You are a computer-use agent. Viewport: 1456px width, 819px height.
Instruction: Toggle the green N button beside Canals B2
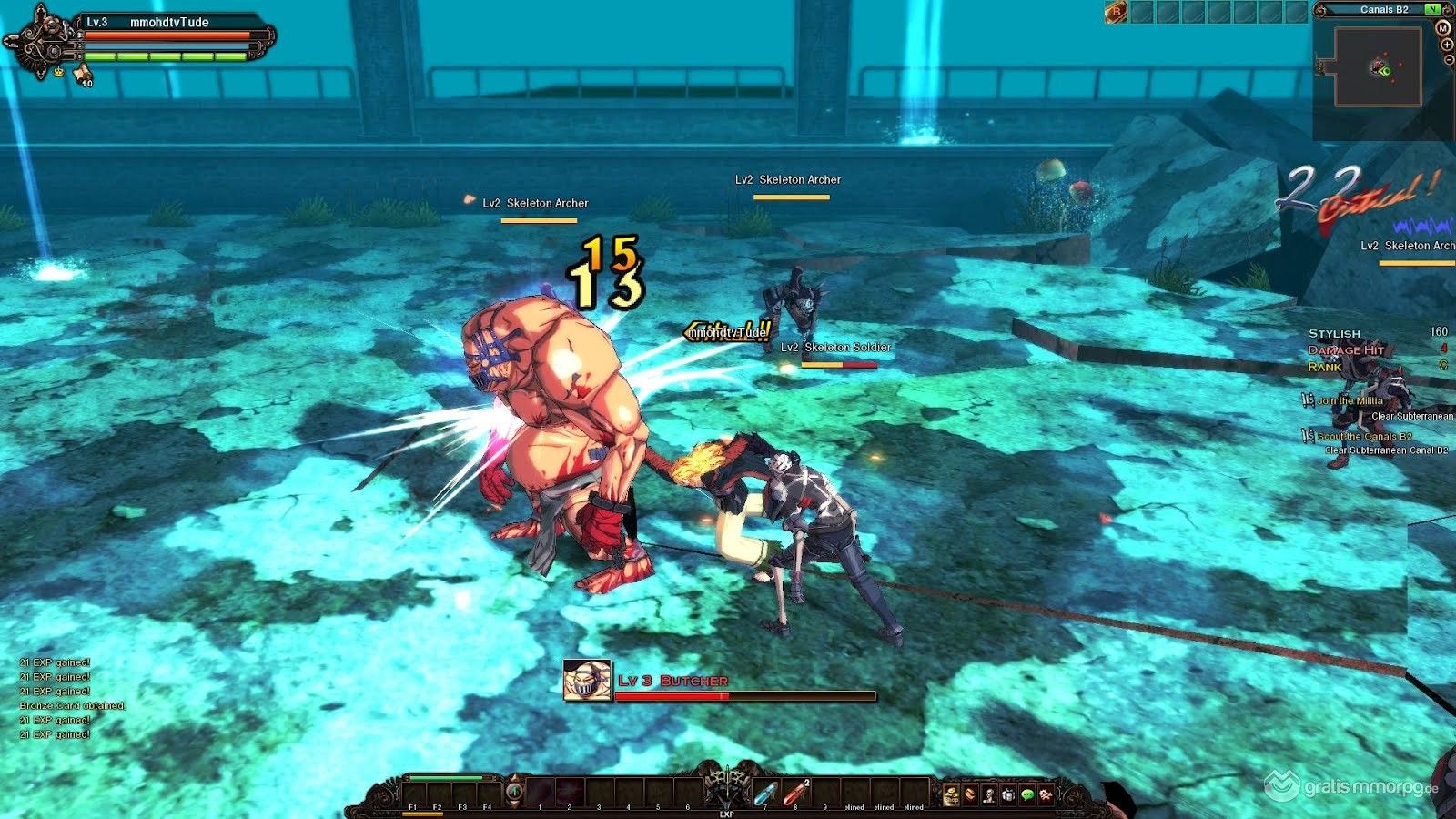pos(1432,9)
